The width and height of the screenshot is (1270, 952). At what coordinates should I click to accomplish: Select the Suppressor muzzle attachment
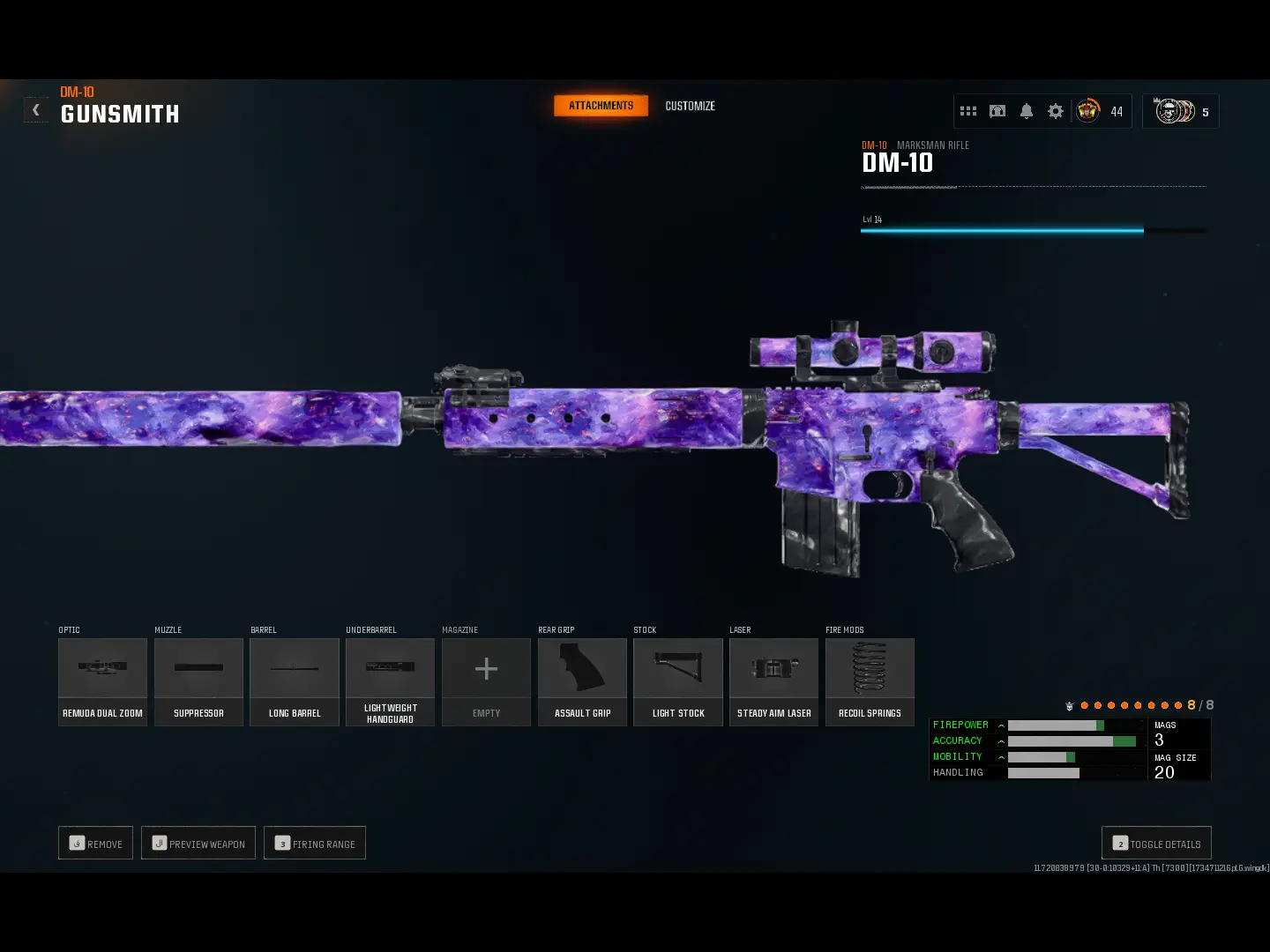pyautogui.click(x=198, y=681)
